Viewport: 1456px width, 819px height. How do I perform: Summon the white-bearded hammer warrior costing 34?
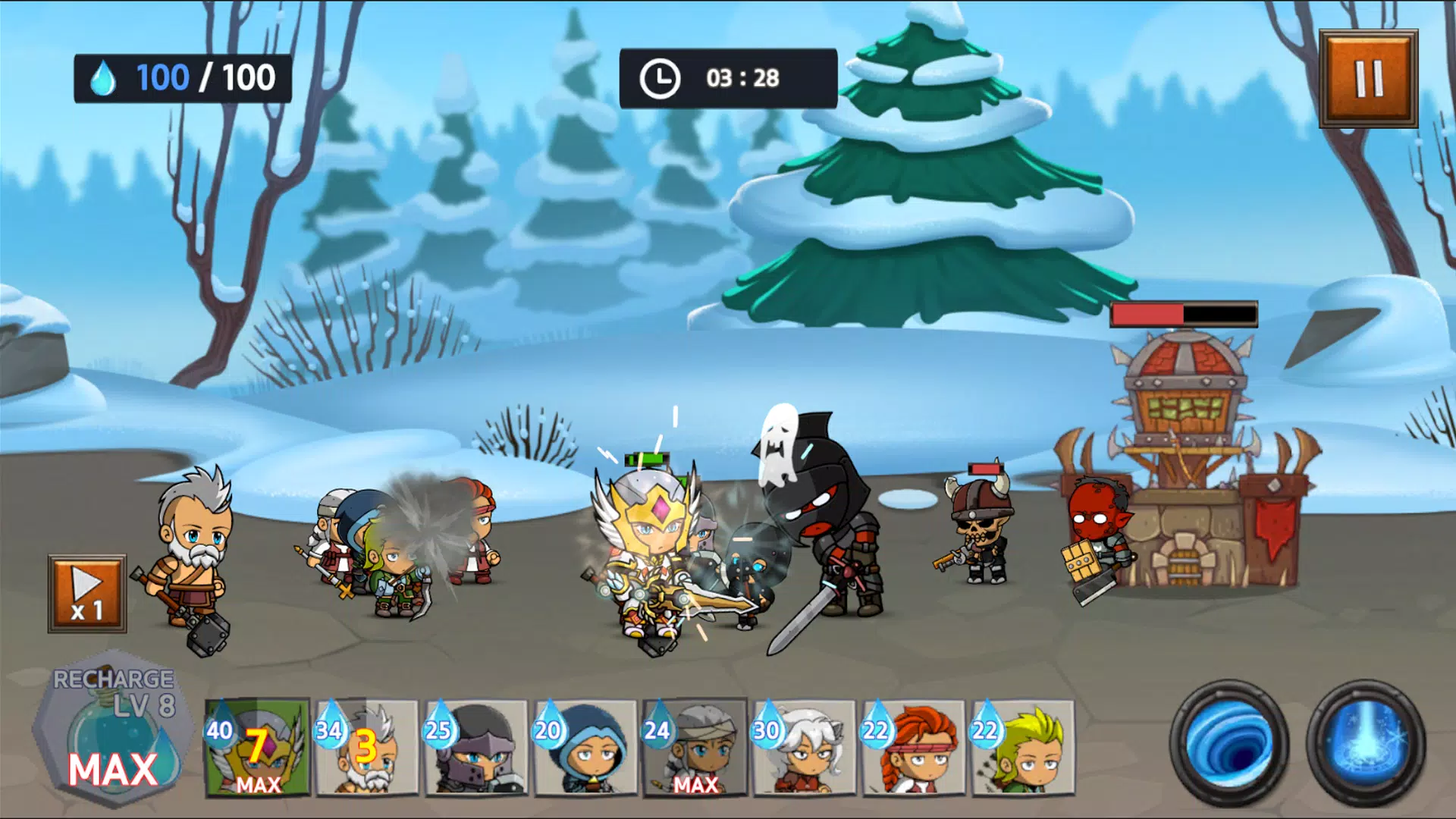click(x=367, y=748)
